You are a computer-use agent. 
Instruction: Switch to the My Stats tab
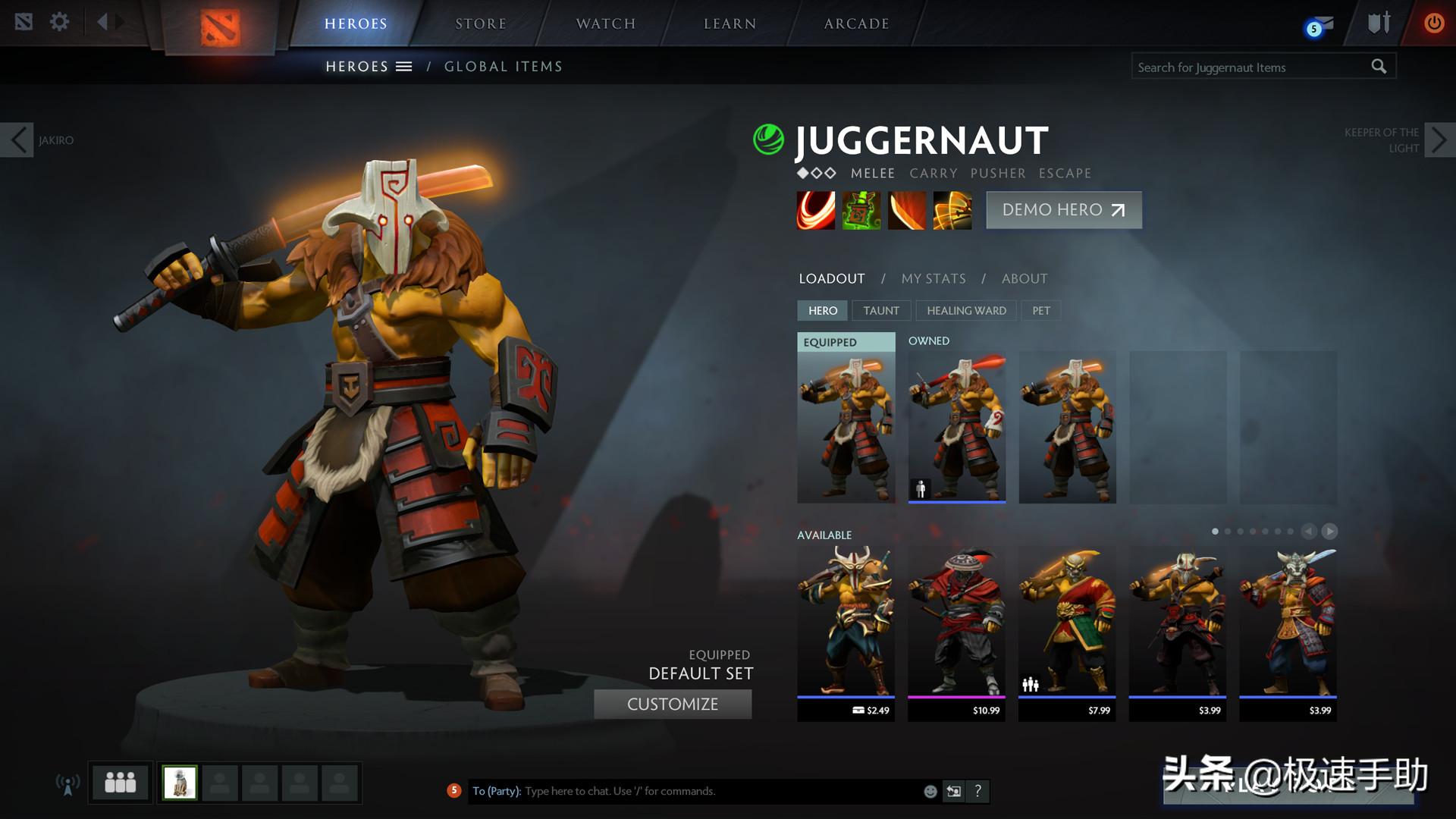pyautogui.click(x=933, y=278)
